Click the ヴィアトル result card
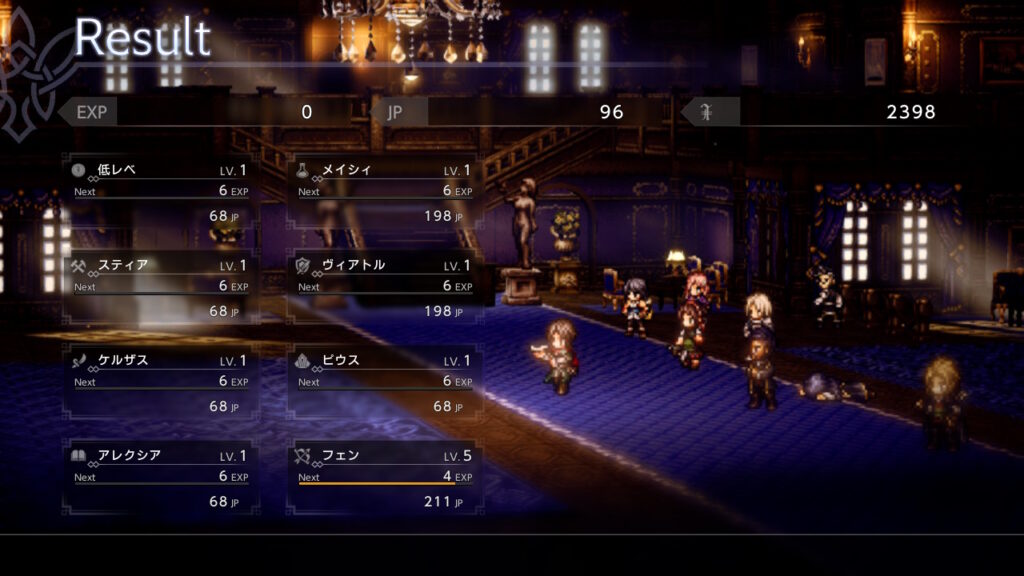The image size is (1024, 576). 385,288
